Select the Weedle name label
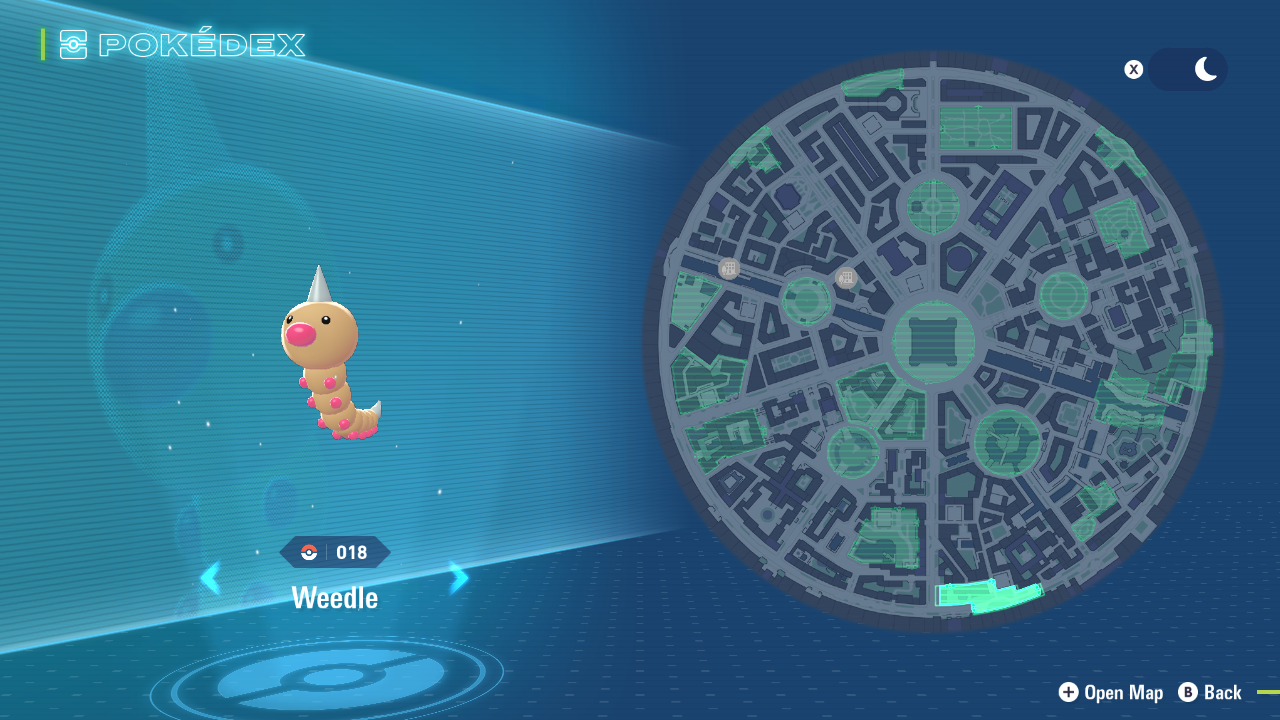 tap(335, 597)
